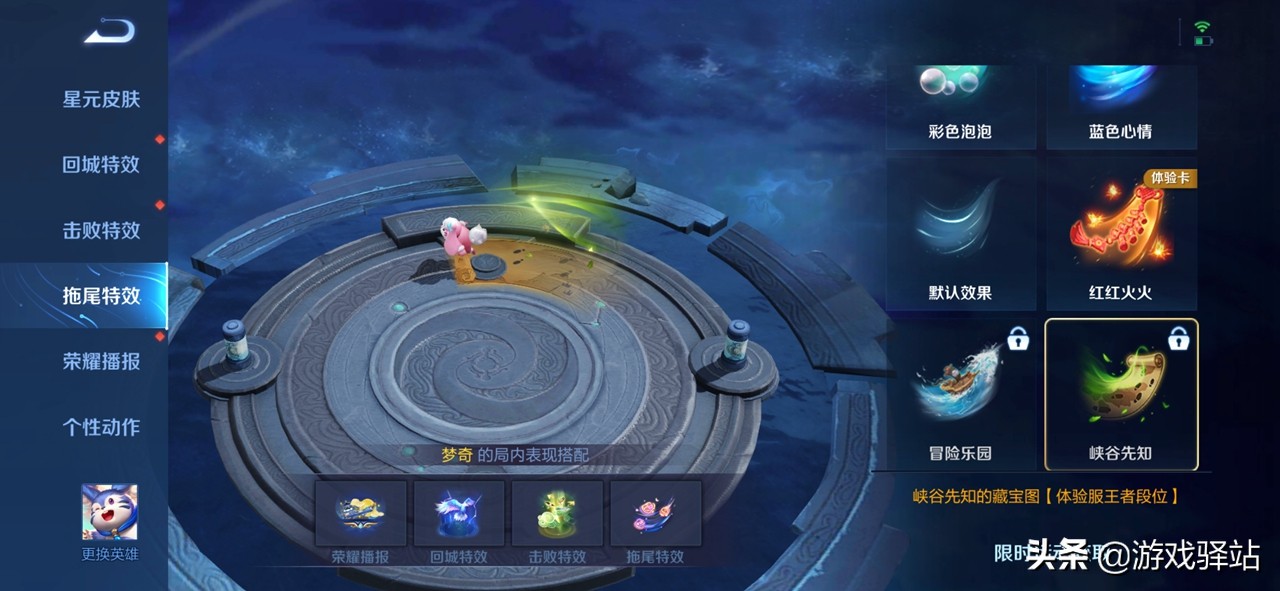The width and height of the screenshot is (1280, 591).
Task: Switch to the 回城特效 tab
Action: (101, 165)
